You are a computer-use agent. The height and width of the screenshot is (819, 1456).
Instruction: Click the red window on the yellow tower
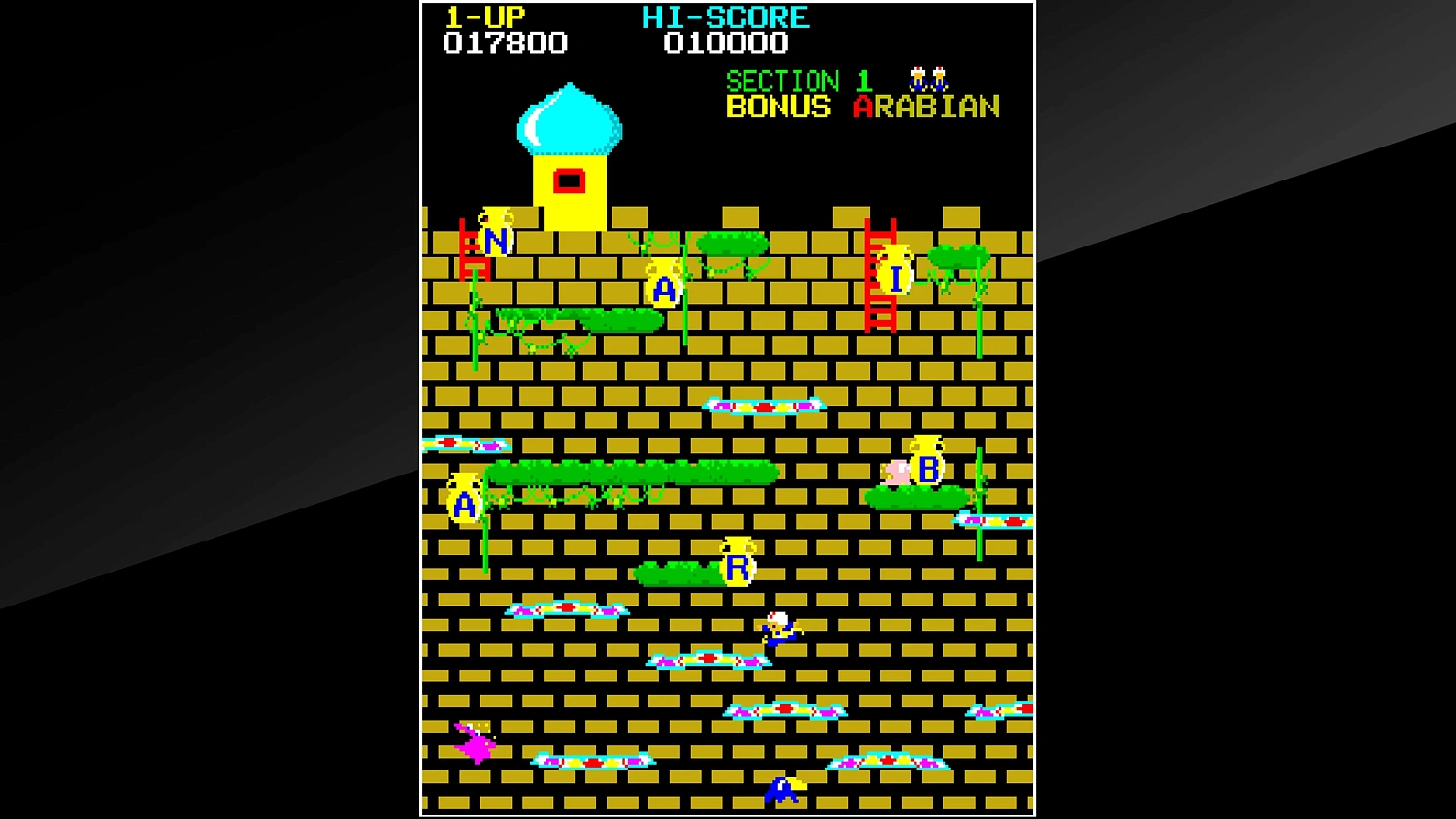coord(569,179)
